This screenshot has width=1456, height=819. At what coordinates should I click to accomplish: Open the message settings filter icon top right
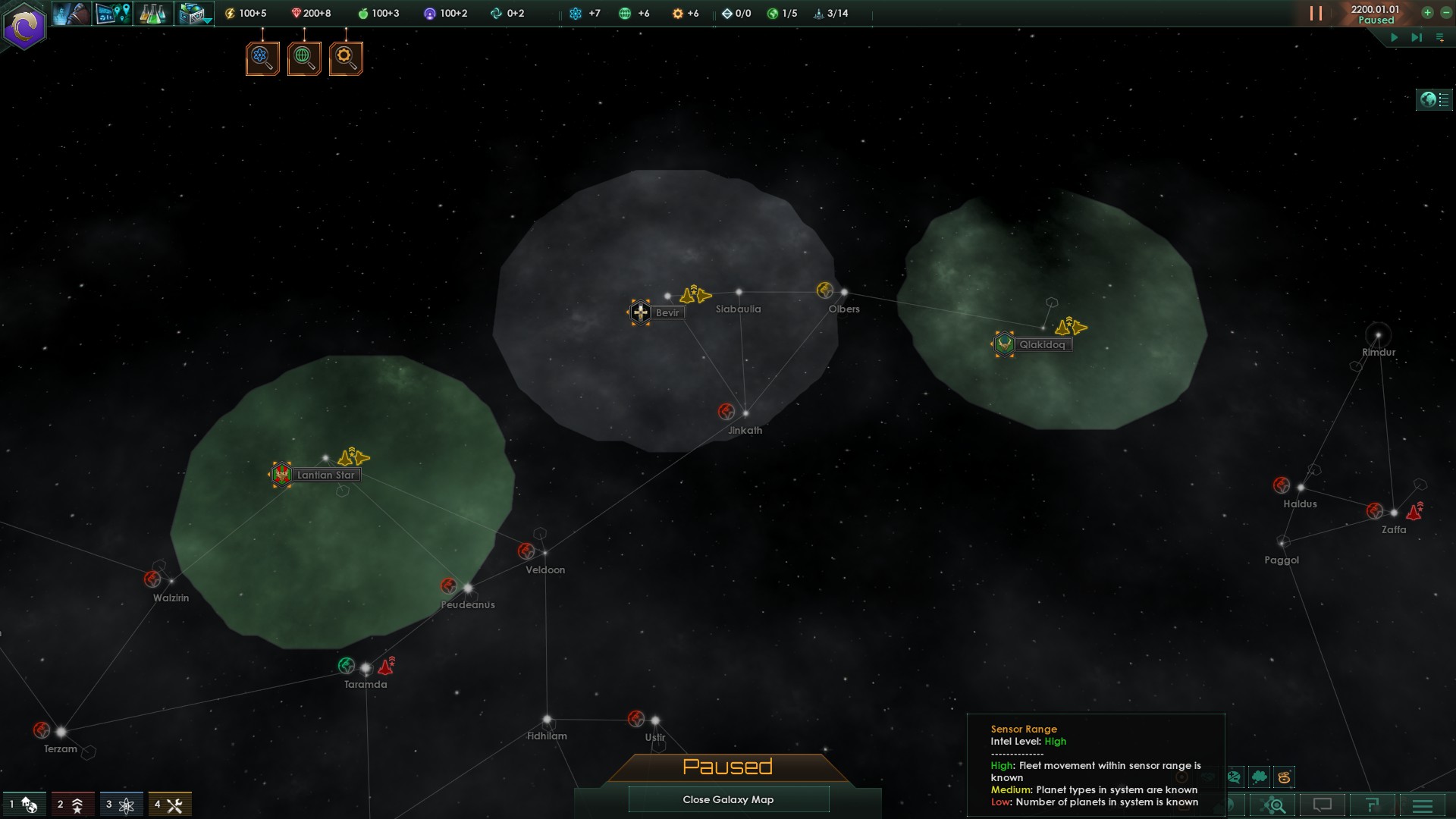[1439, 36]
